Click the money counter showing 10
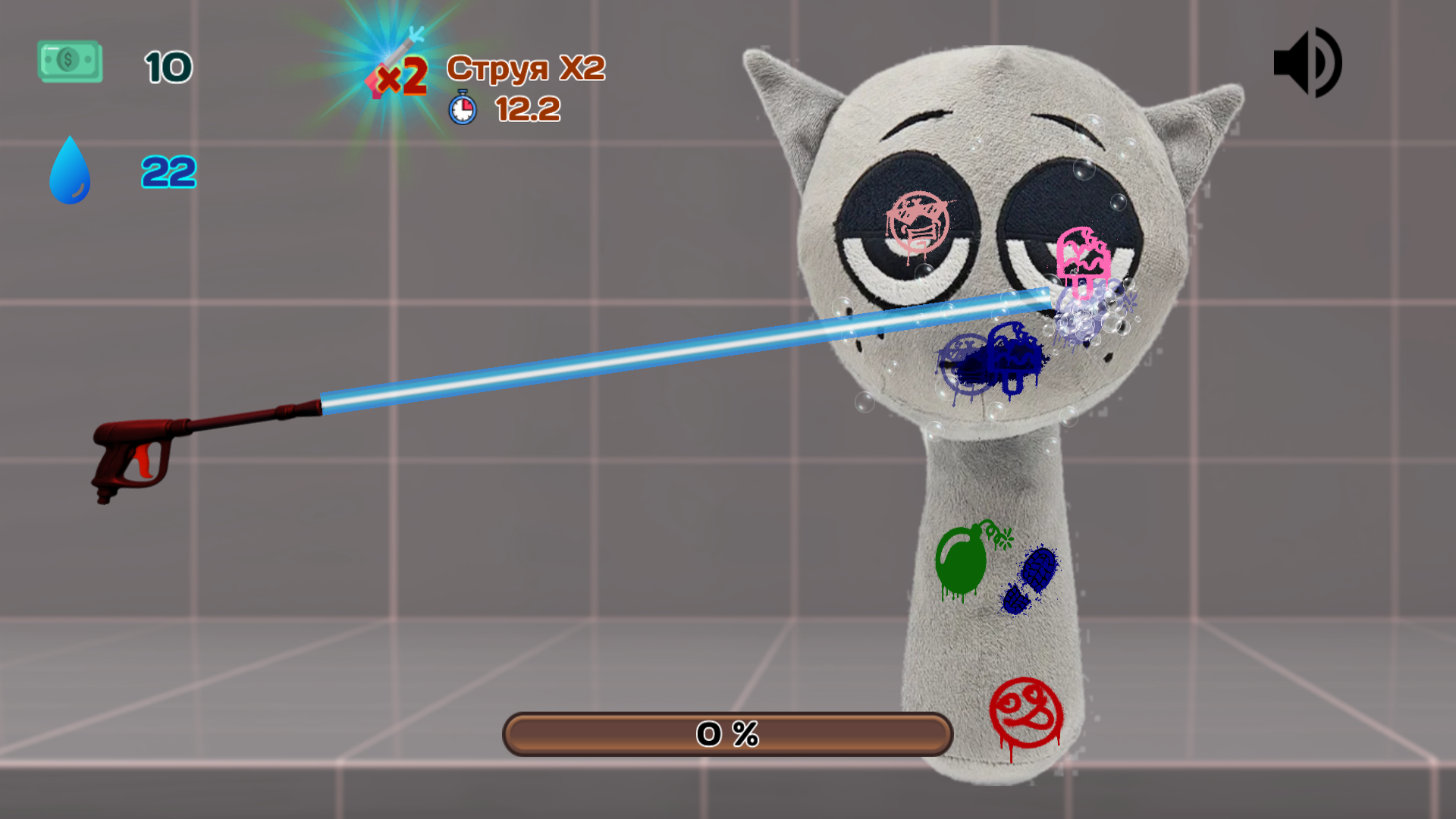The width and height of the screenshot is (1456, 819). pyautogui.click(x=168, y=67)
